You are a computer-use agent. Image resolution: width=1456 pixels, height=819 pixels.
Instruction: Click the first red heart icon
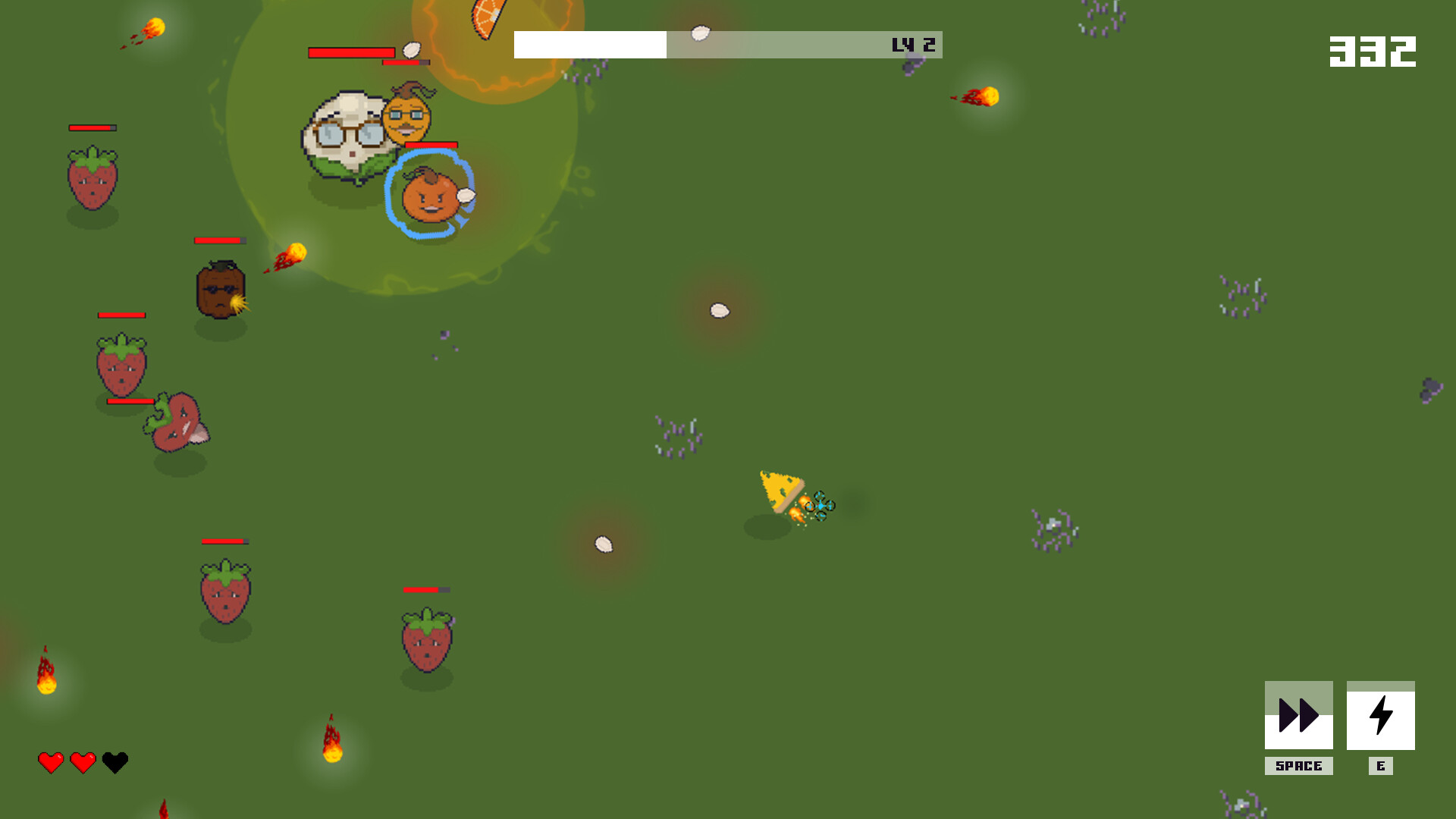click(x=49, y=761)
